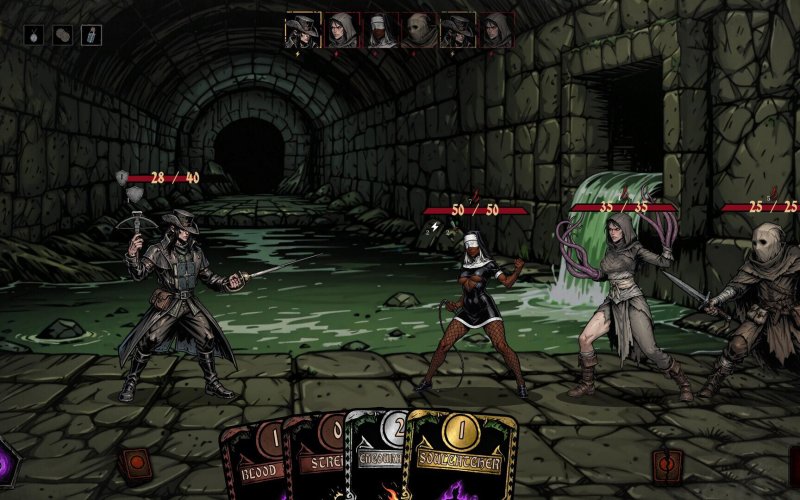Click the nun portrait in turn order
The image size is (800, 500).
click(381, 30)
